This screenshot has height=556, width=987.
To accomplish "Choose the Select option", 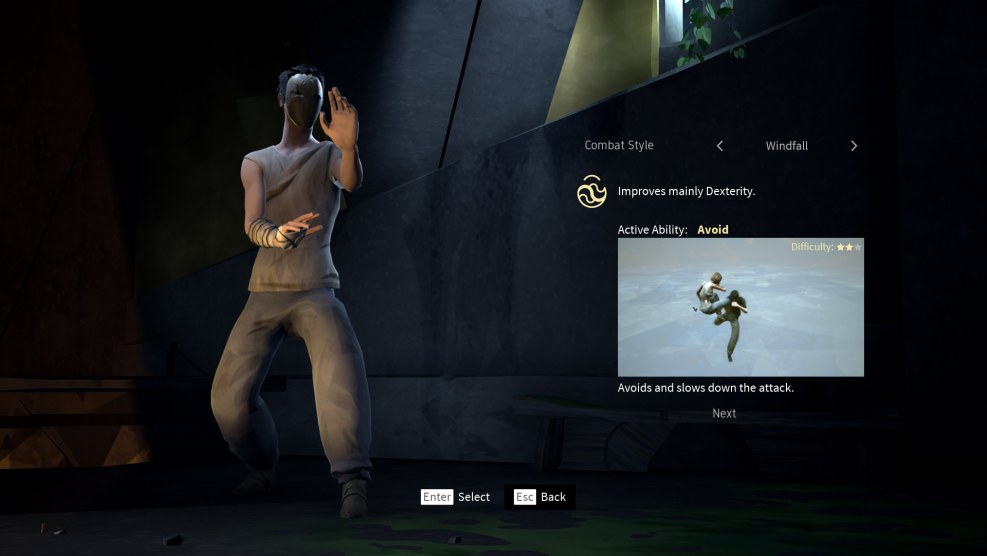I will coord(456,497).
